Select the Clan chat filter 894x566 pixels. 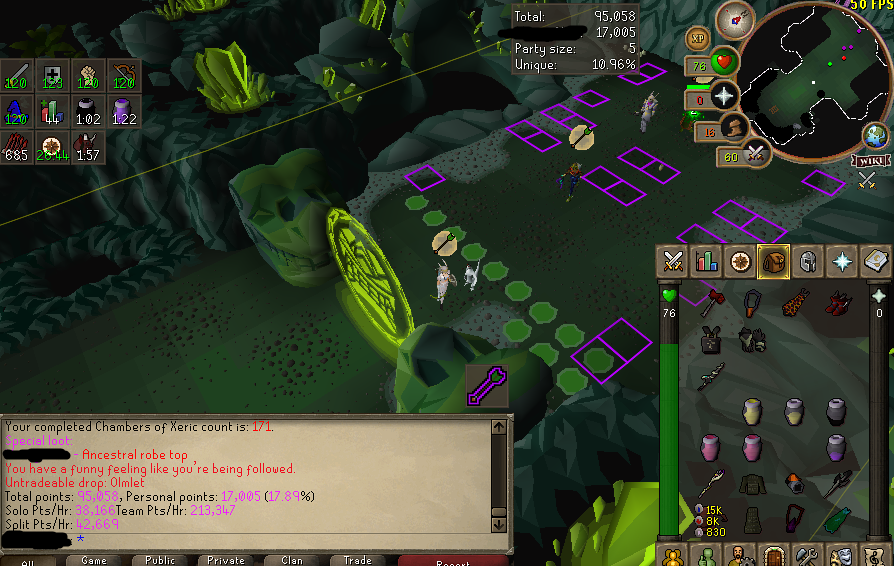[x=291, y=560]
